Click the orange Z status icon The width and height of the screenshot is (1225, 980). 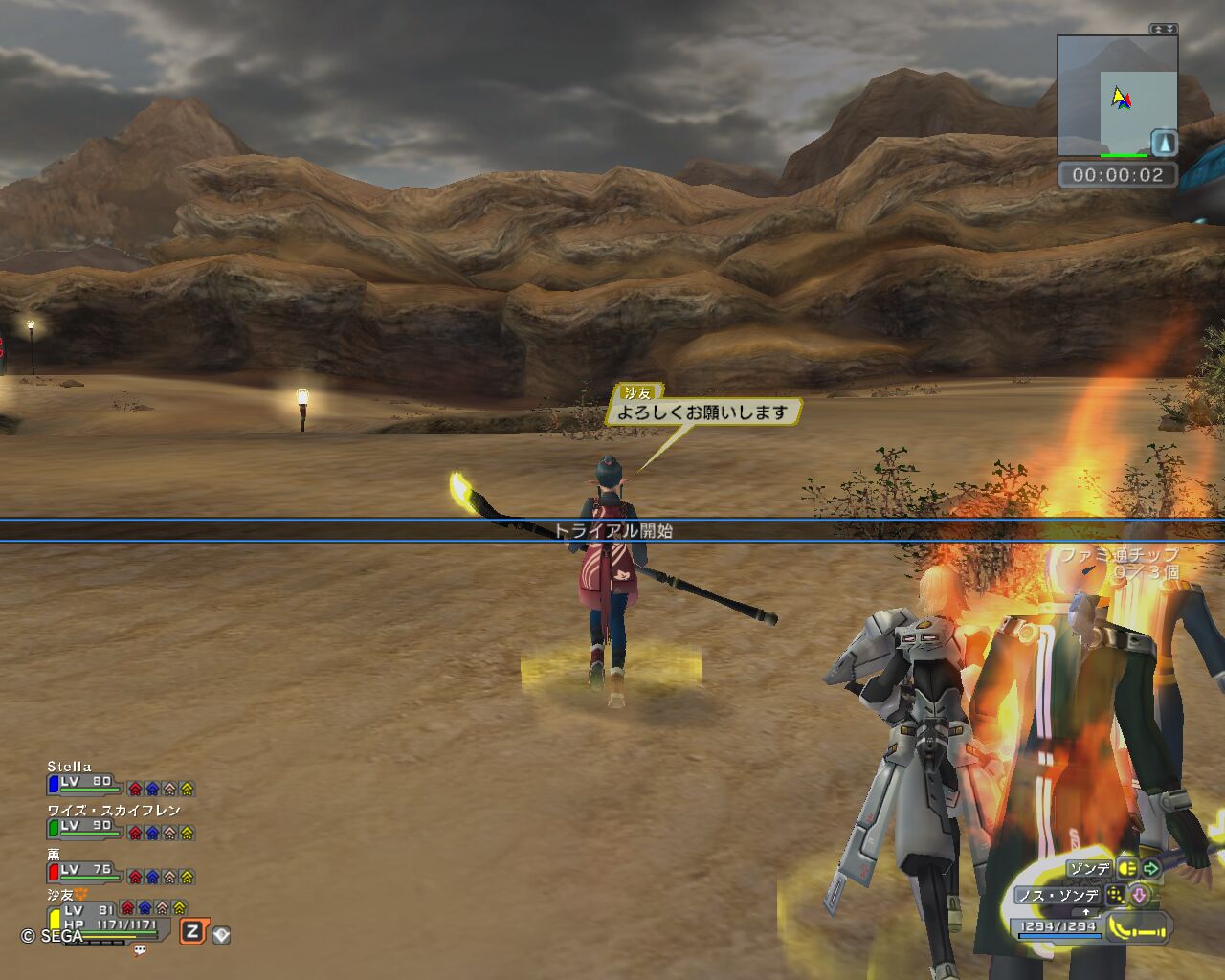point(192,931)
